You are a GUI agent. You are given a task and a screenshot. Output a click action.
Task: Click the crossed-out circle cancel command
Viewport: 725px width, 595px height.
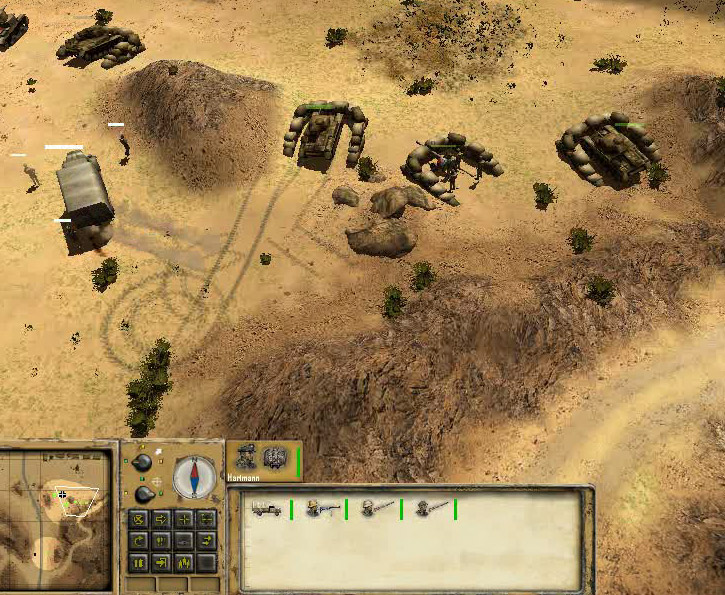pos(138,519)
